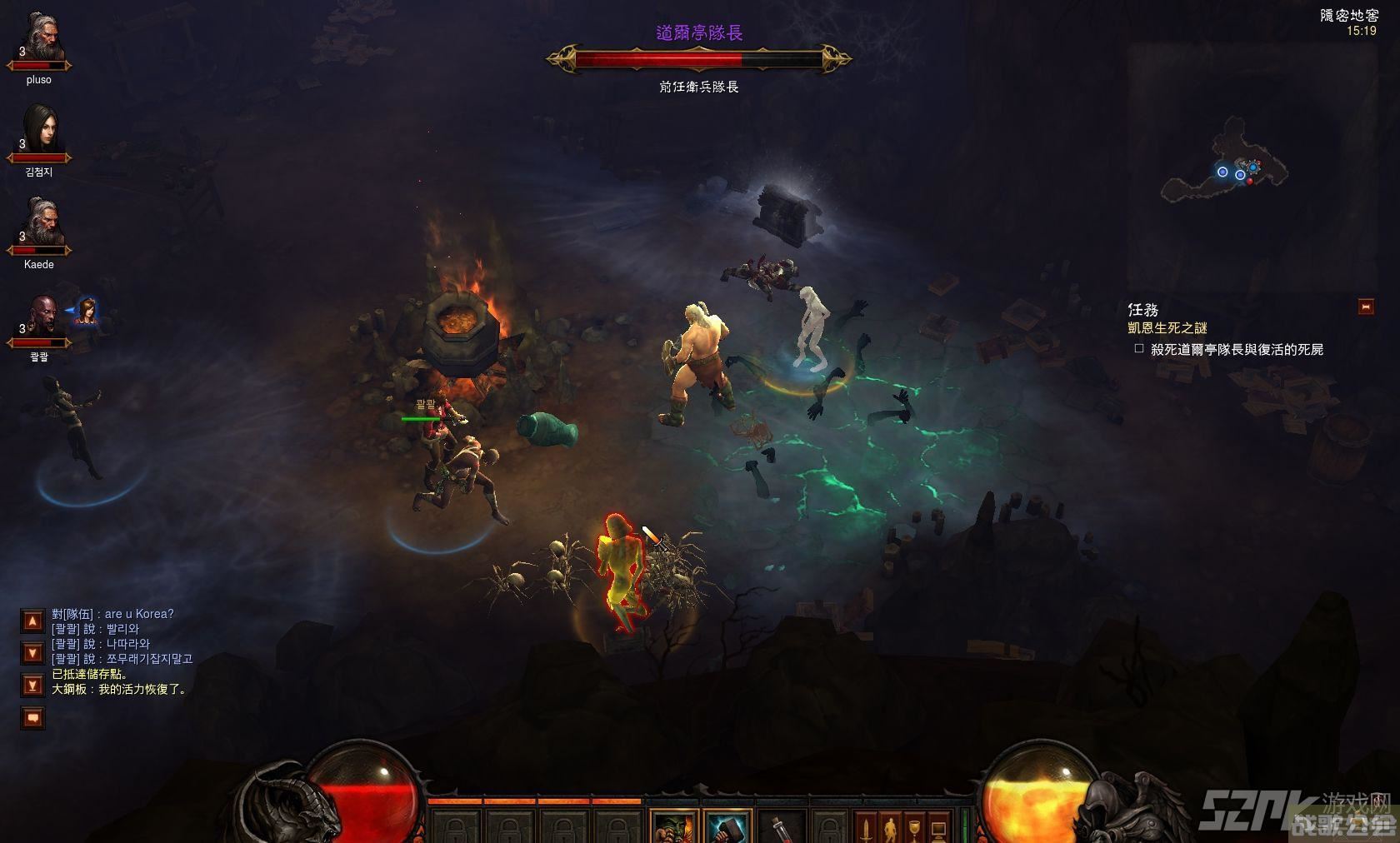Open the goblet achievements button
The width and height of the screenshot is (1400, 843).
click(914, 827)
